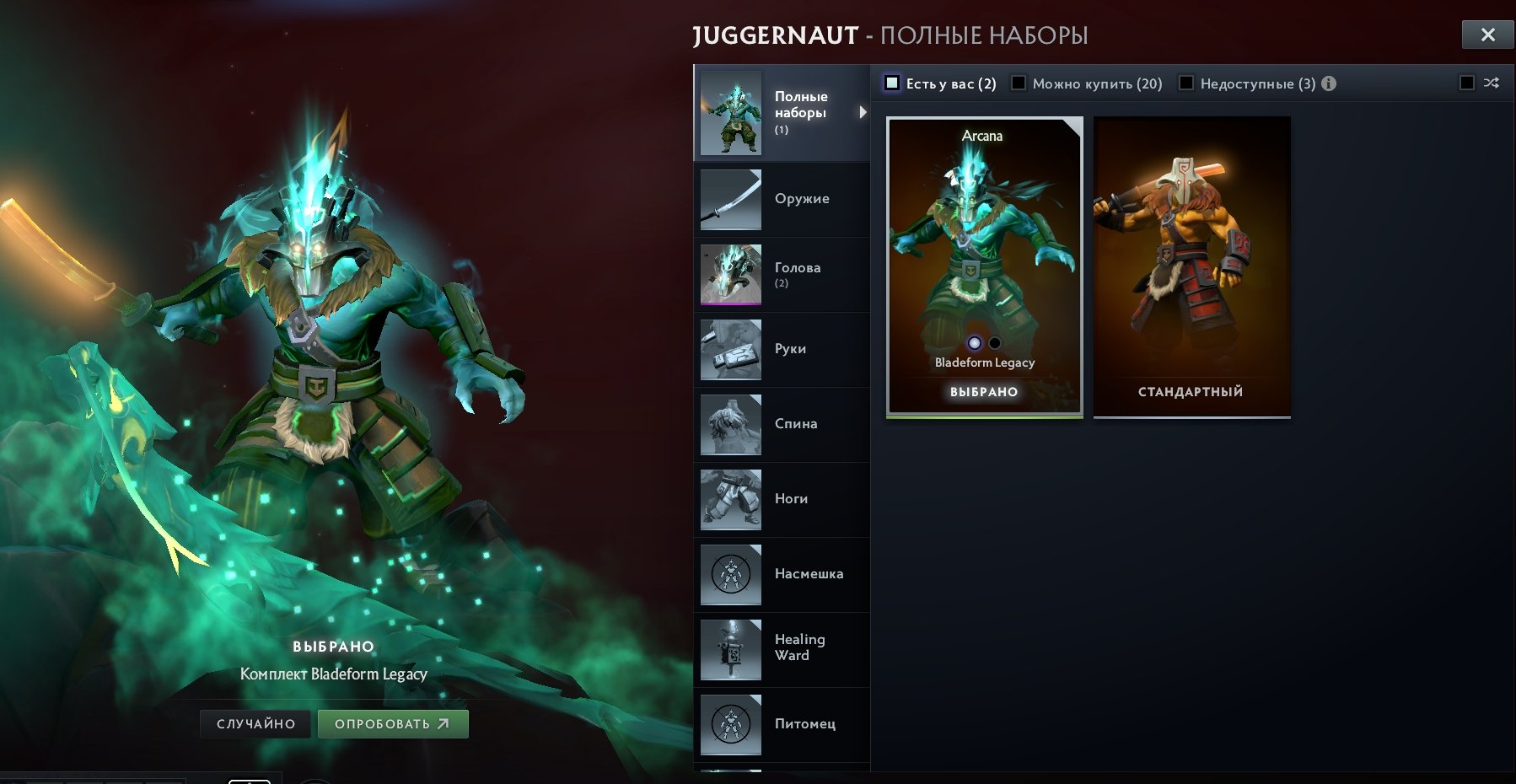Open the Полные наборы category
Screen dimensions: 1516x784
coord(782,113)
